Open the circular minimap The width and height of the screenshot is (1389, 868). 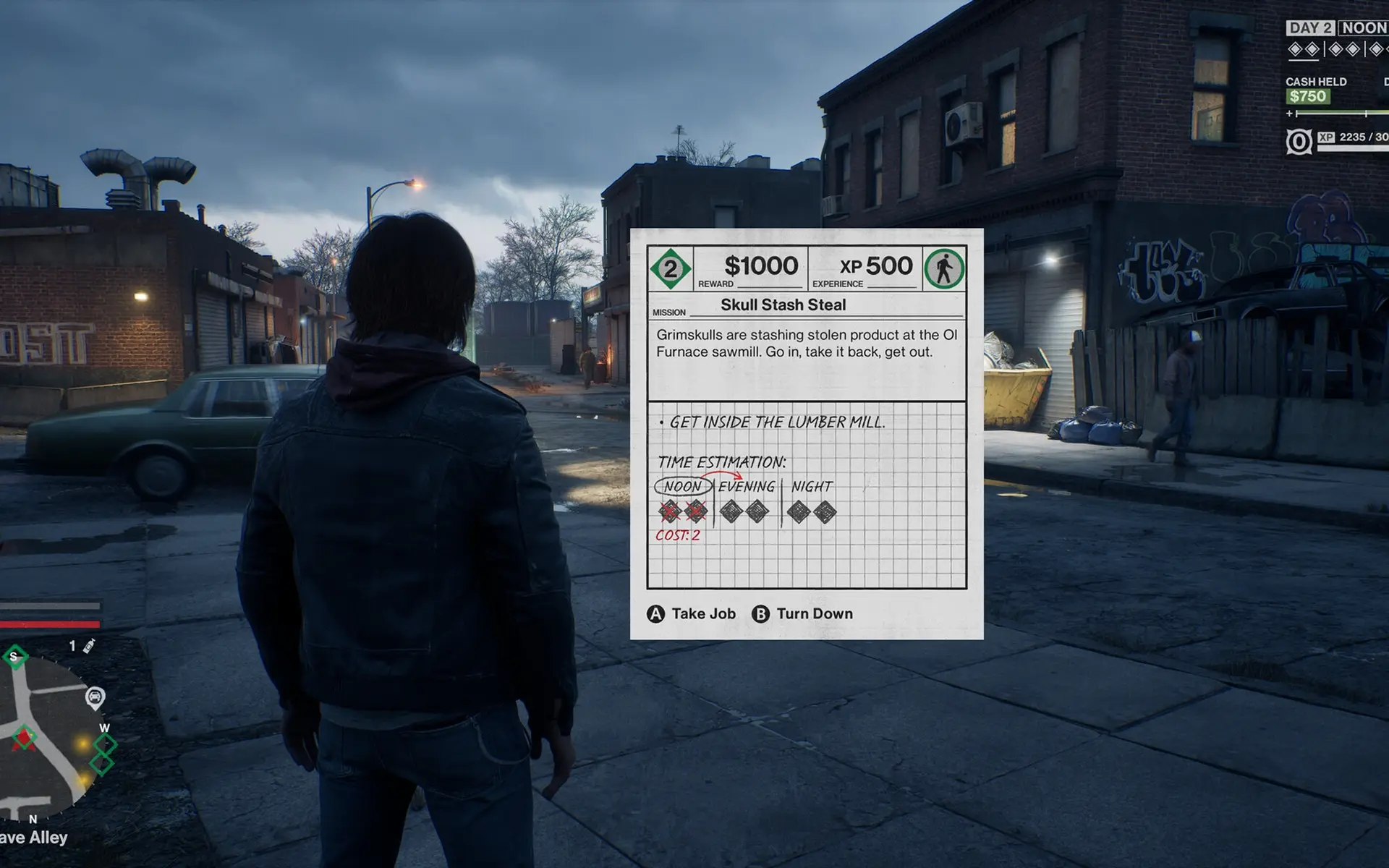pyautogui.click(x=51, y=738)
